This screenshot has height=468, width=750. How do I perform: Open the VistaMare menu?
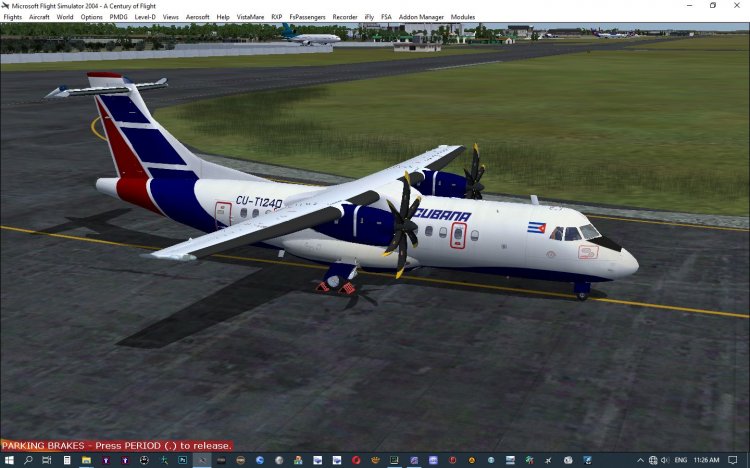(x=250, y=17)
